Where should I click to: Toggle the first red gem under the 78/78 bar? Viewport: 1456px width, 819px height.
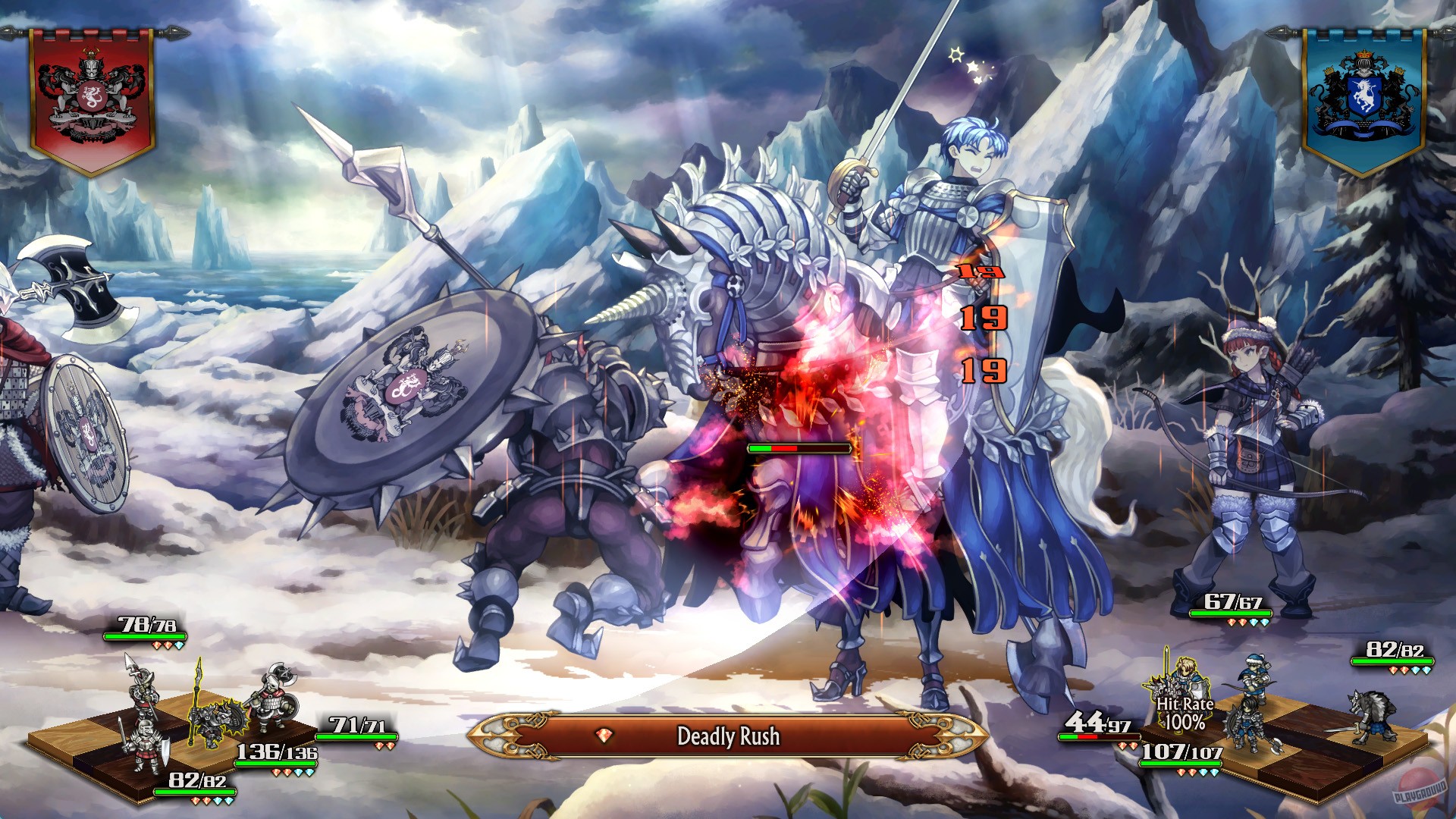click(155, 647)
